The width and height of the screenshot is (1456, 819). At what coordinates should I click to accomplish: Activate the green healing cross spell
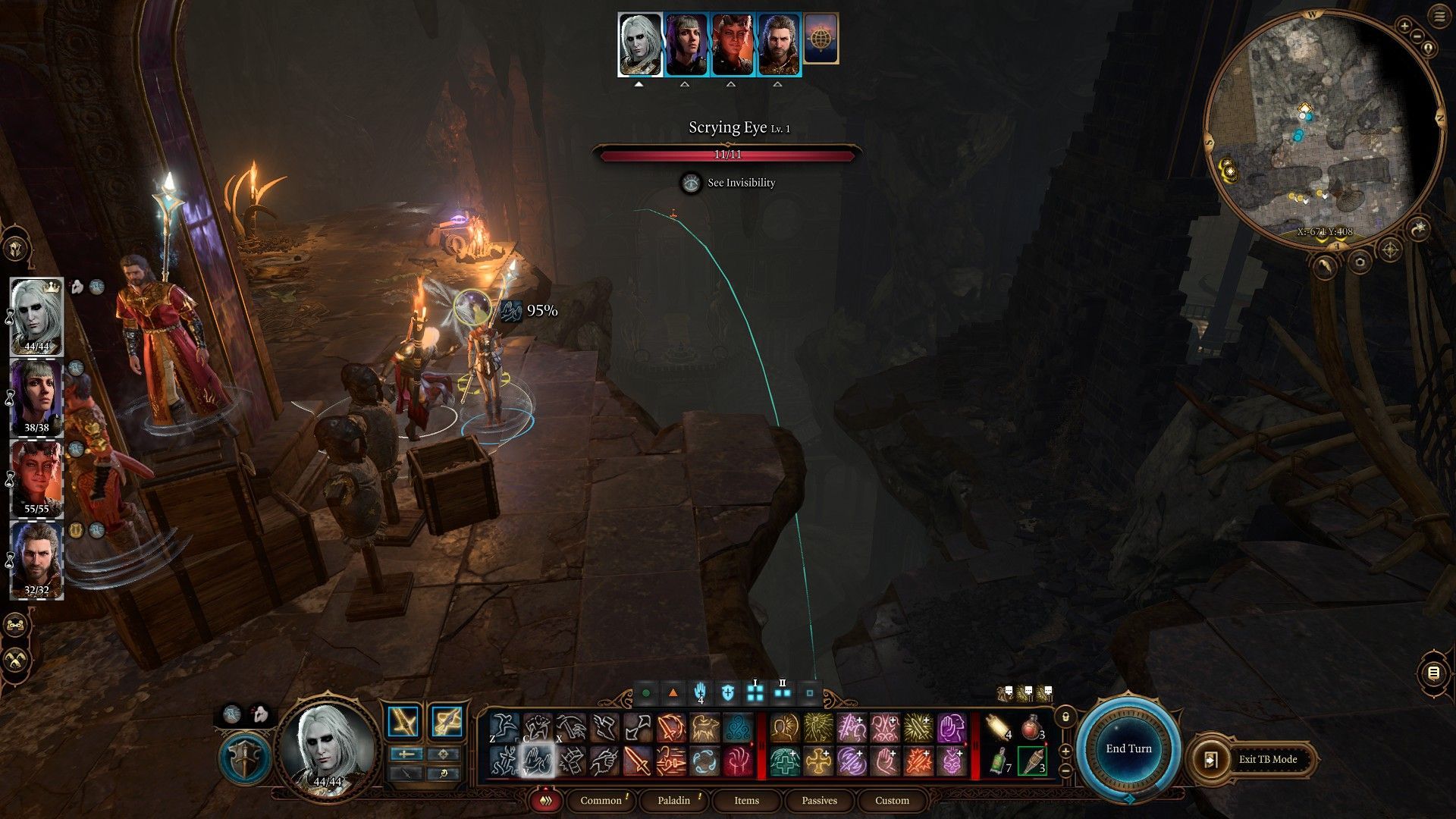[785, 761]
